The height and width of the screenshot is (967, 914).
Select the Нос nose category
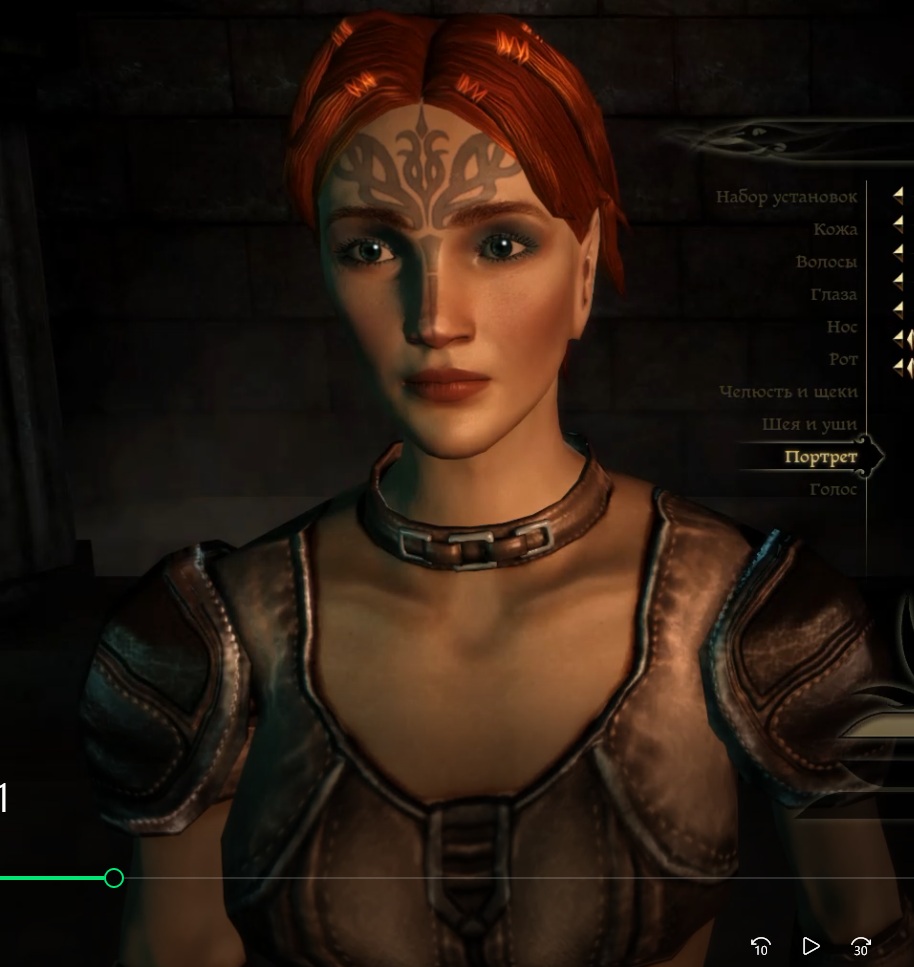point(842,327)
